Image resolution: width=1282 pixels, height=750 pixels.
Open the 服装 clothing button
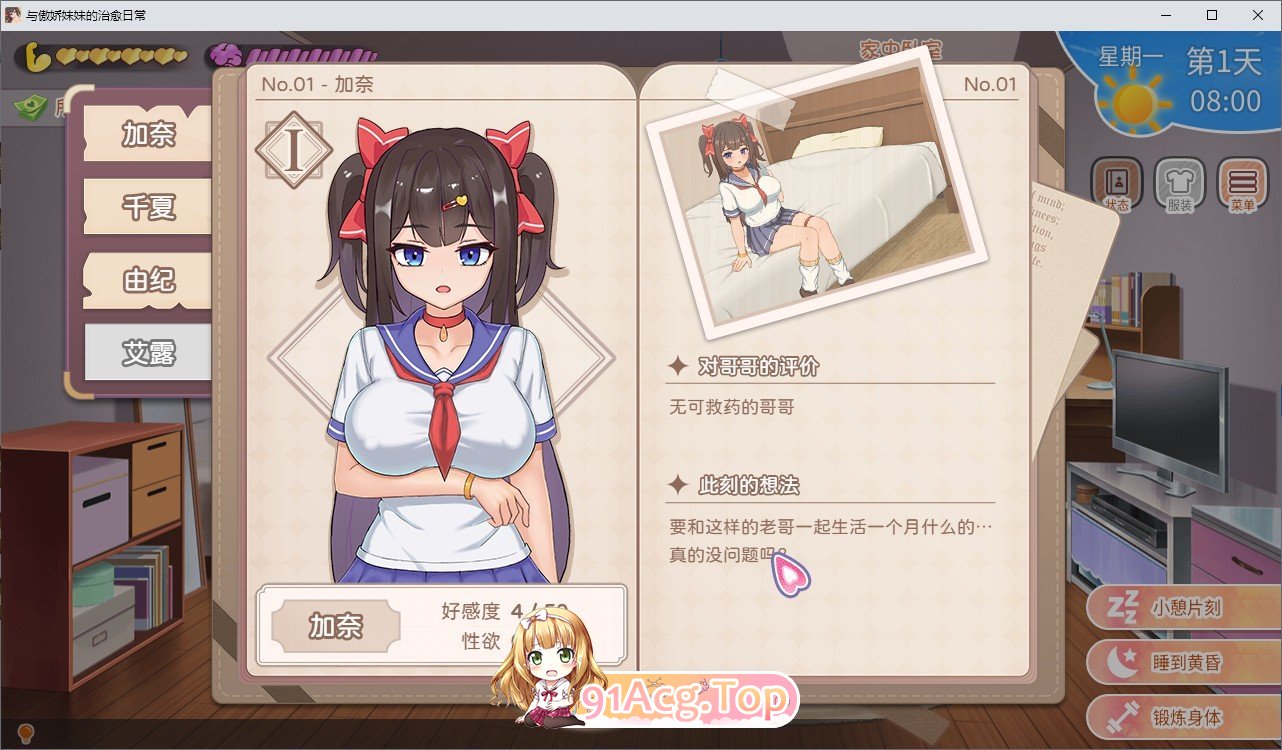pyautogui.click(x=1180, y=186)
